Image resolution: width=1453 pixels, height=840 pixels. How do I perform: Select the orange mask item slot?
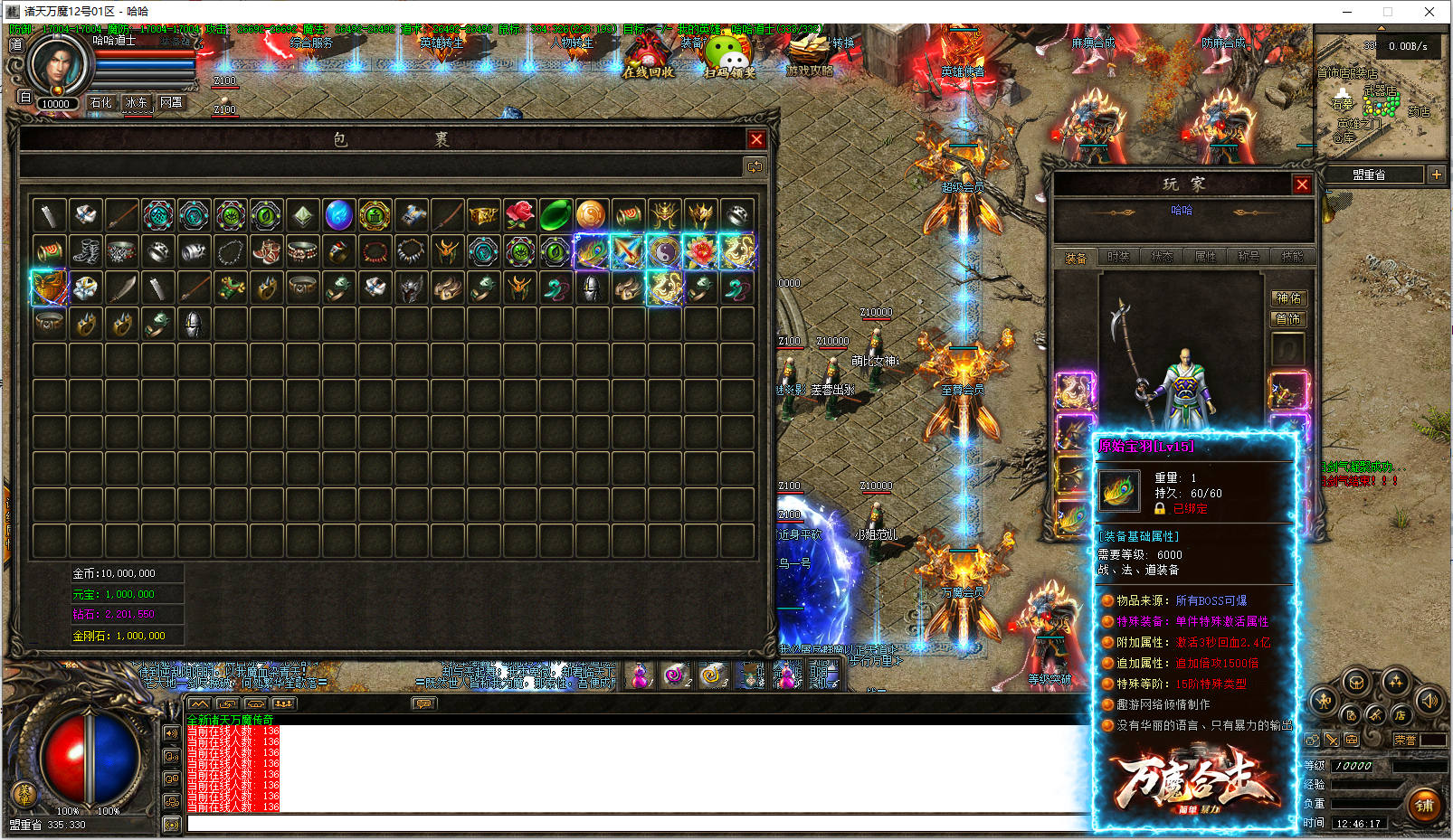pos(49,288)
